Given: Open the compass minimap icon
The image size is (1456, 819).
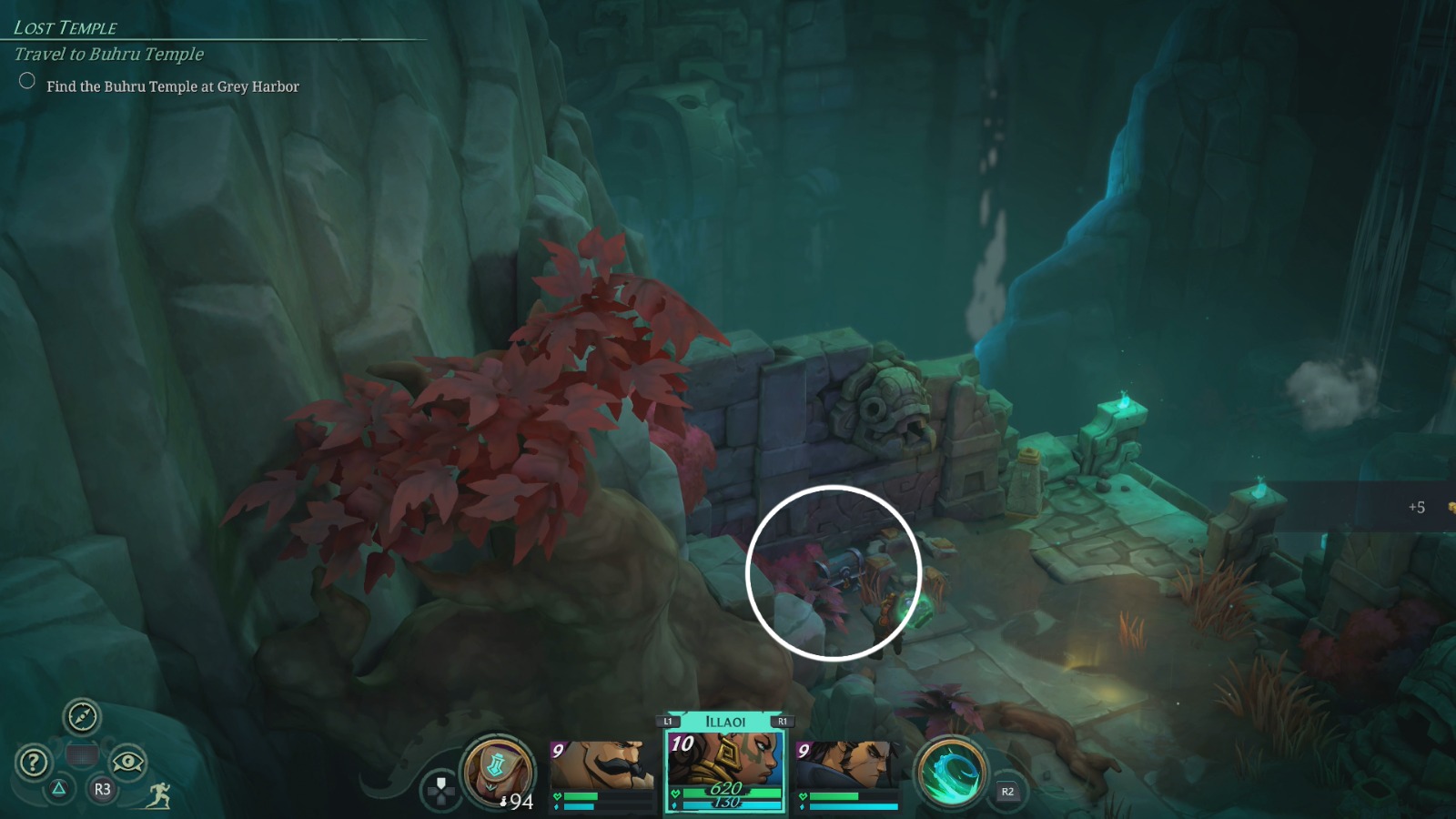Looking at the screenshot, I should 82,718.
